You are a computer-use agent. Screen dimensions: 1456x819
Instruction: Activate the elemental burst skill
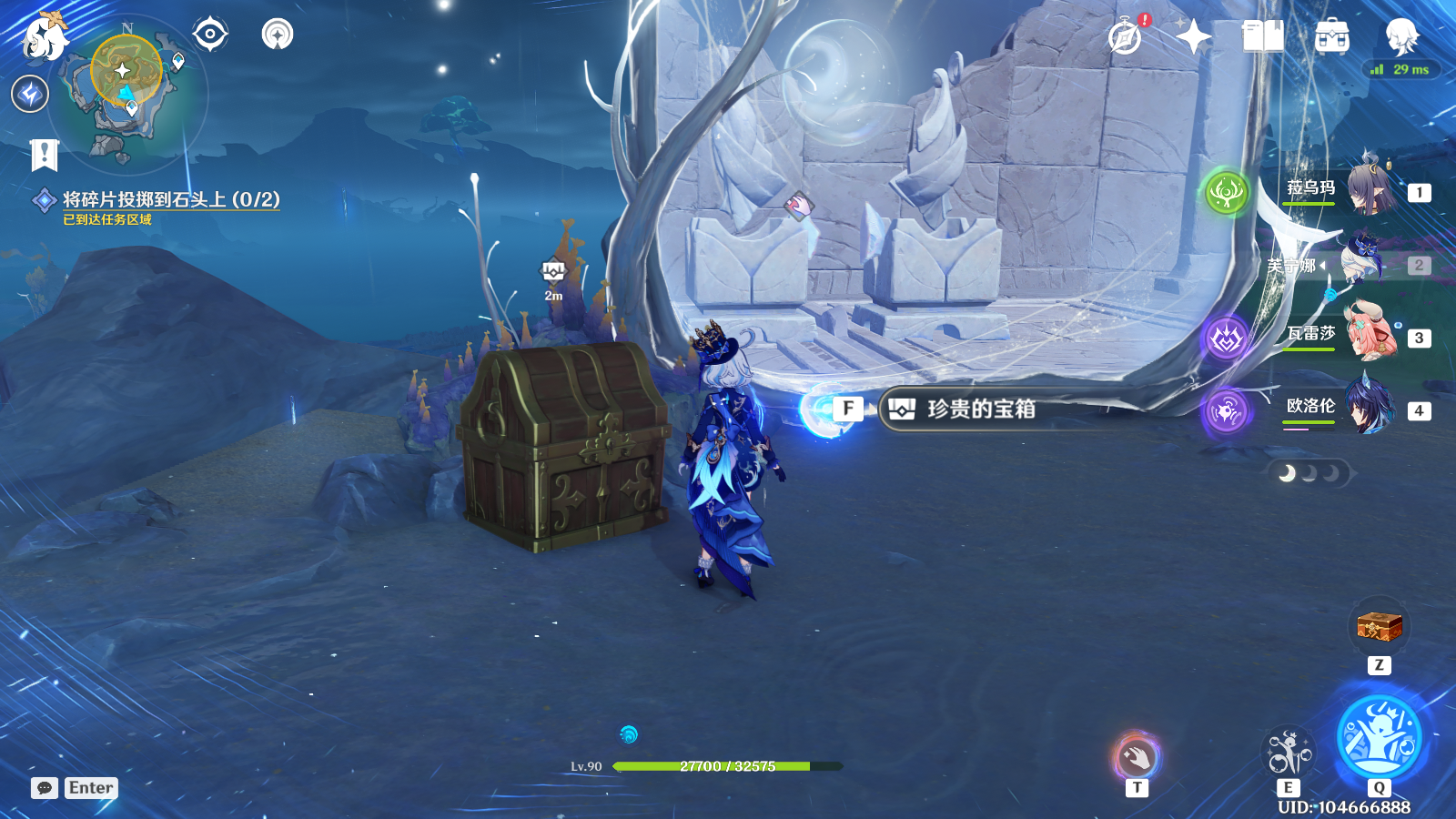[1380, 737]
